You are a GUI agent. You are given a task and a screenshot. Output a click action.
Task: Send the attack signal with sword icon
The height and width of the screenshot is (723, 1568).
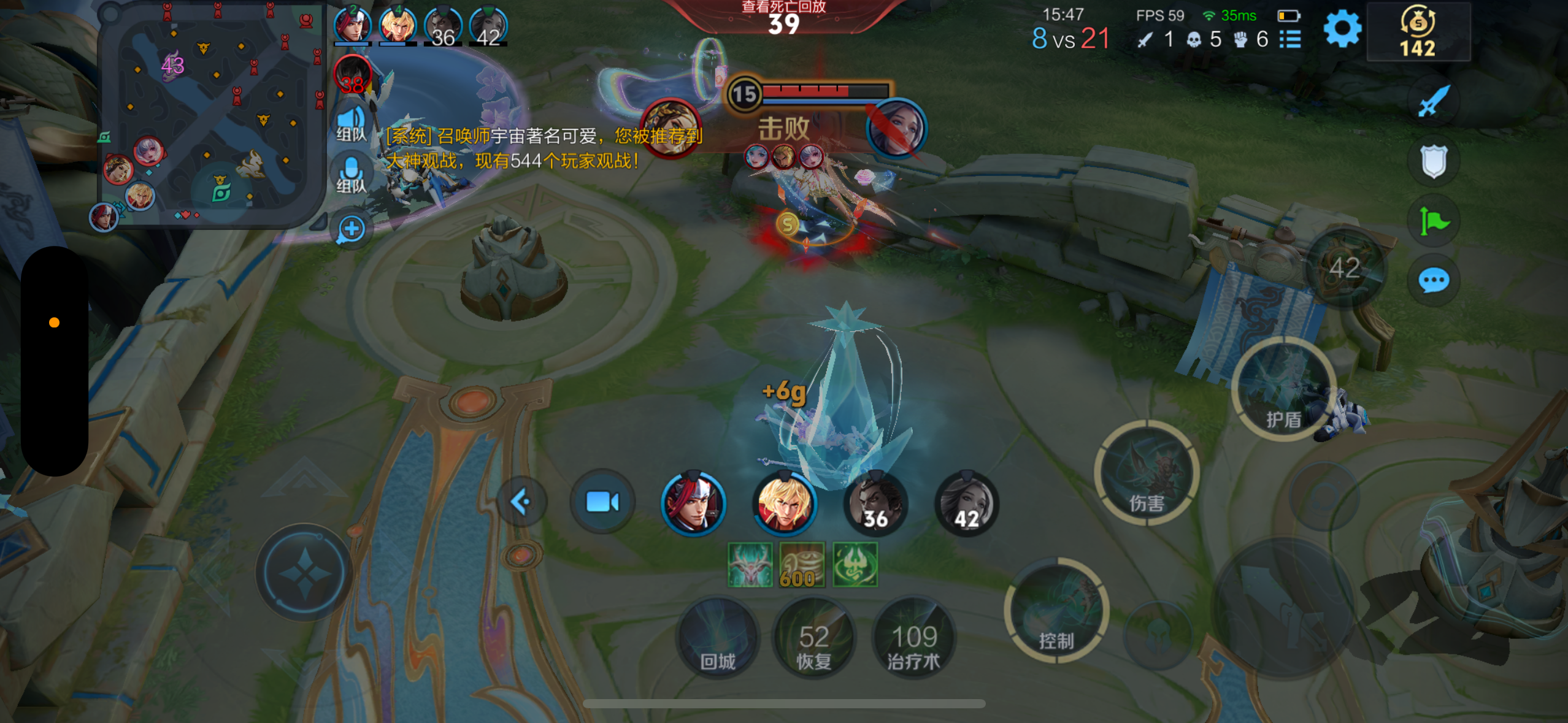pyautogui.click(x=1433, y=101)
